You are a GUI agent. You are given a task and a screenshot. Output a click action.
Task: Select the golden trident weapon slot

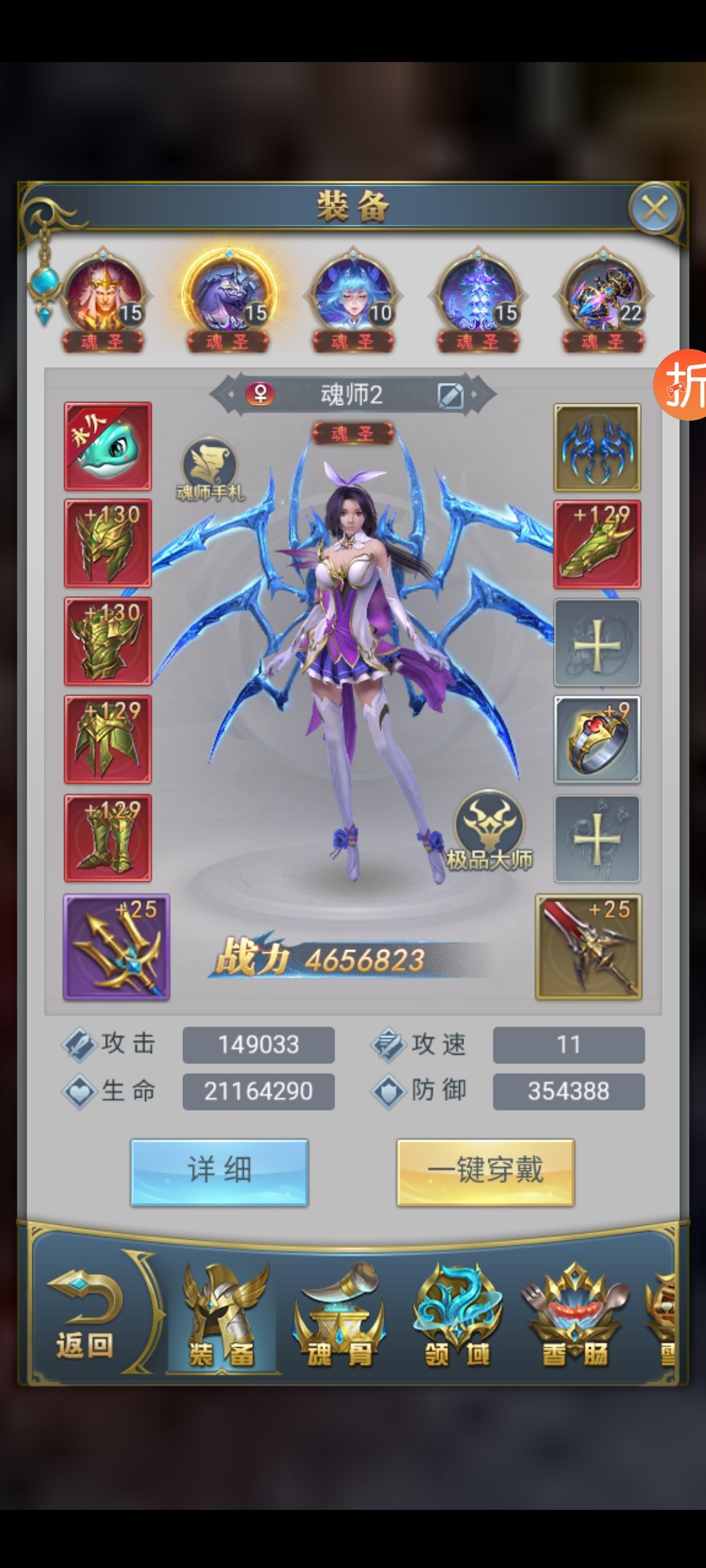click(116, 947)
